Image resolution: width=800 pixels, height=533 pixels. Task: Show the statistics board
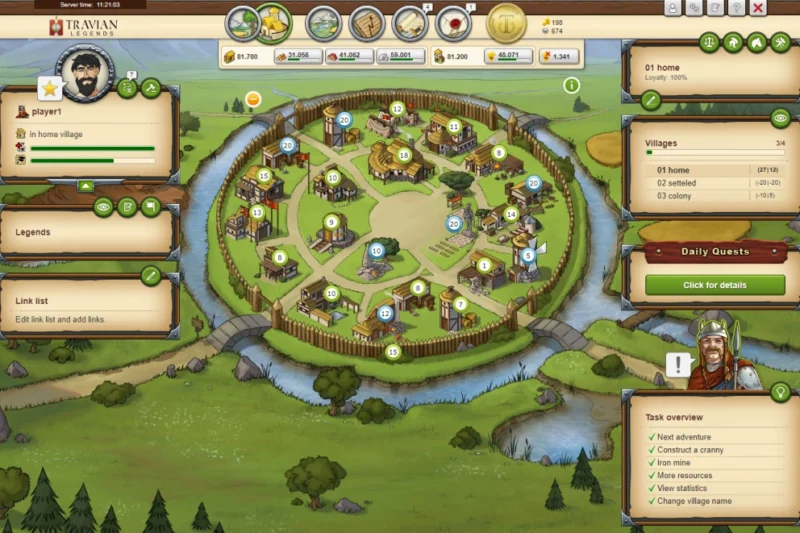pyautogui.click(x=367, y=22)
